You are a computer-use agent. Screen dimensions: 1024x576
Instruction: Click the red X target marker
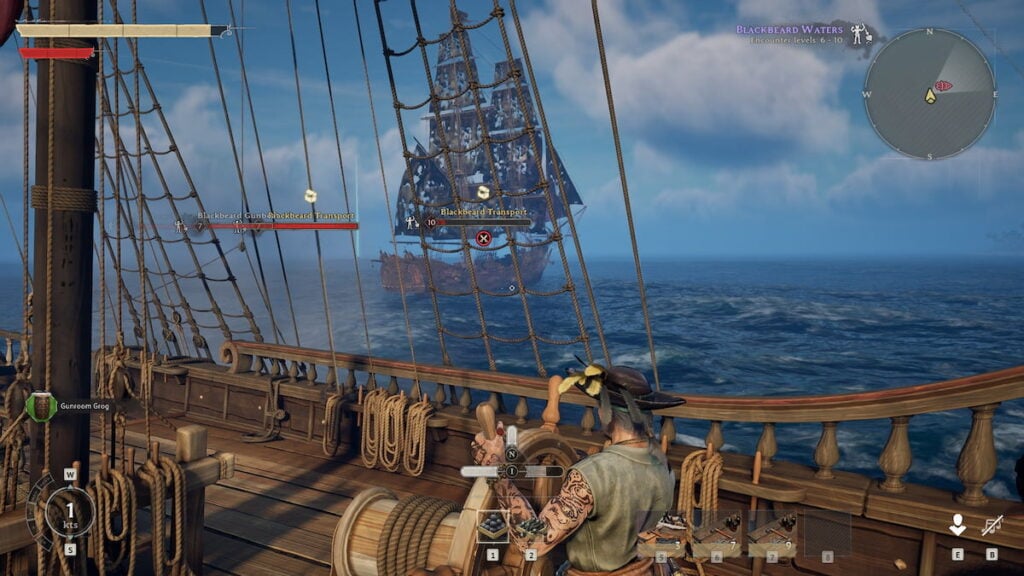(483, 238)
